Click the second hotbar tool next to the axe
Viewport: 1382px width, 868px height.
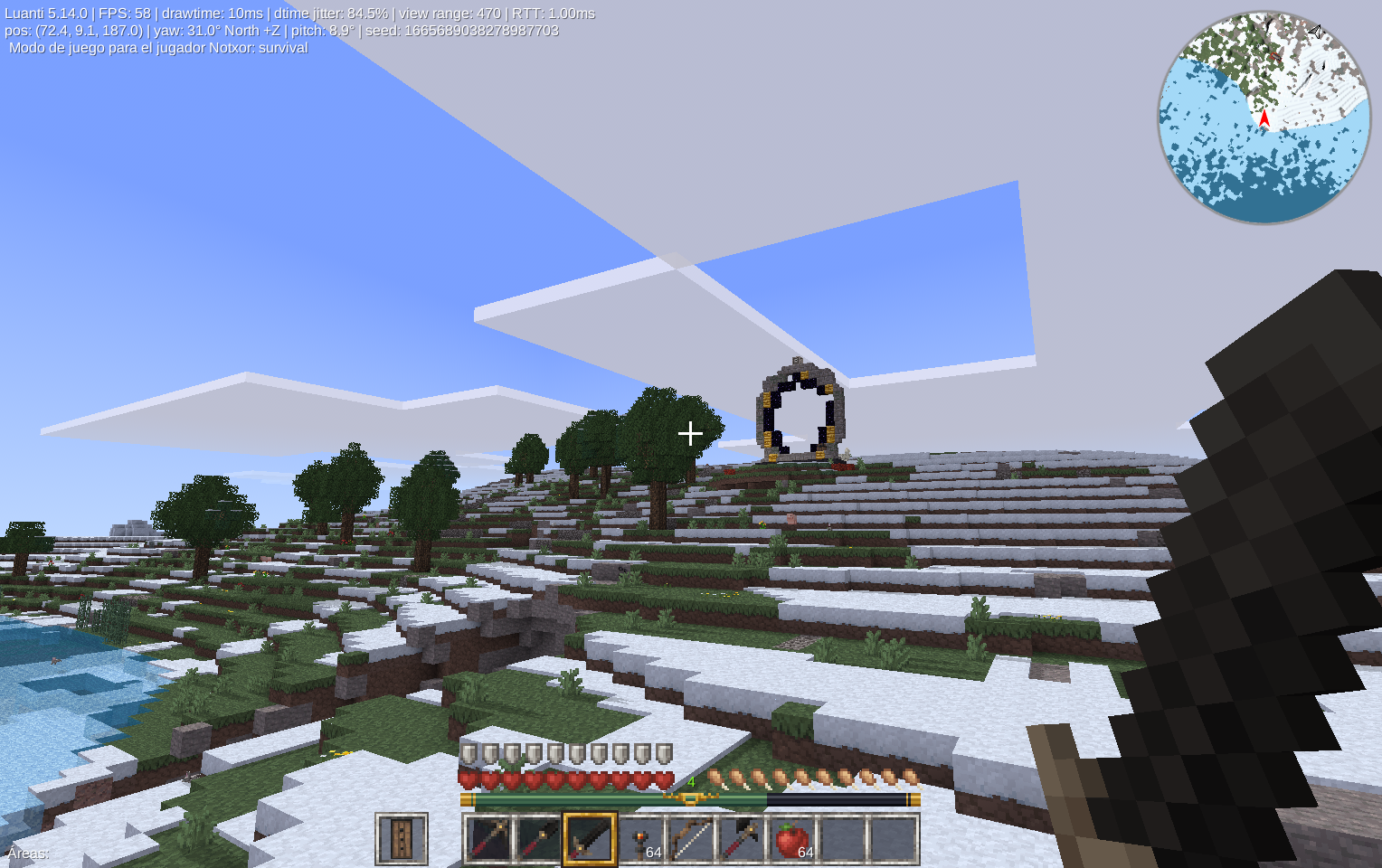coord(538,836)
